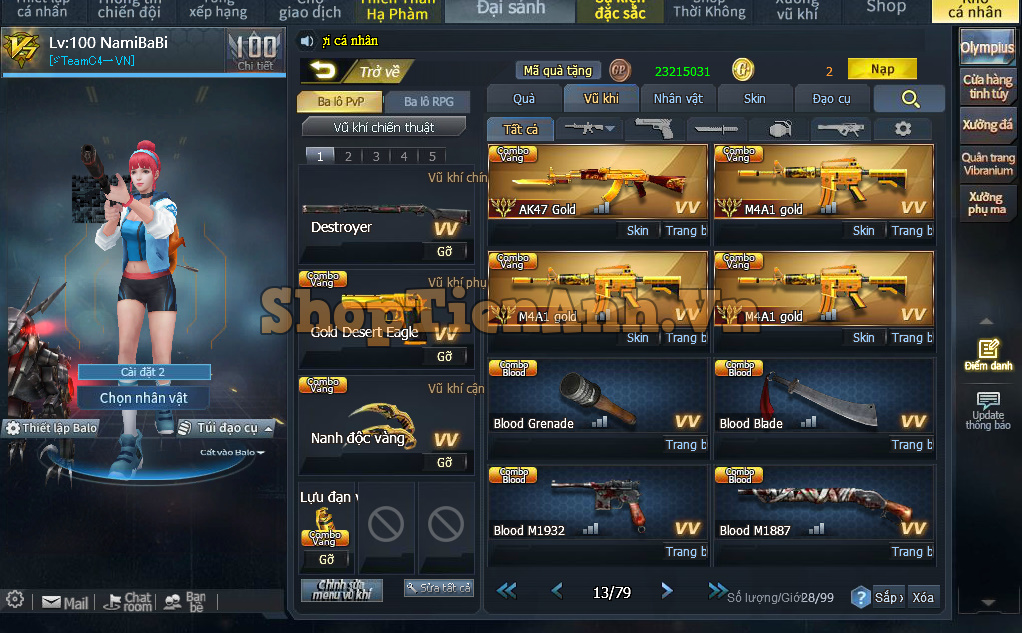The image size is (1022, 633).
Task: Click the Trở về back button
Action: 356,71
